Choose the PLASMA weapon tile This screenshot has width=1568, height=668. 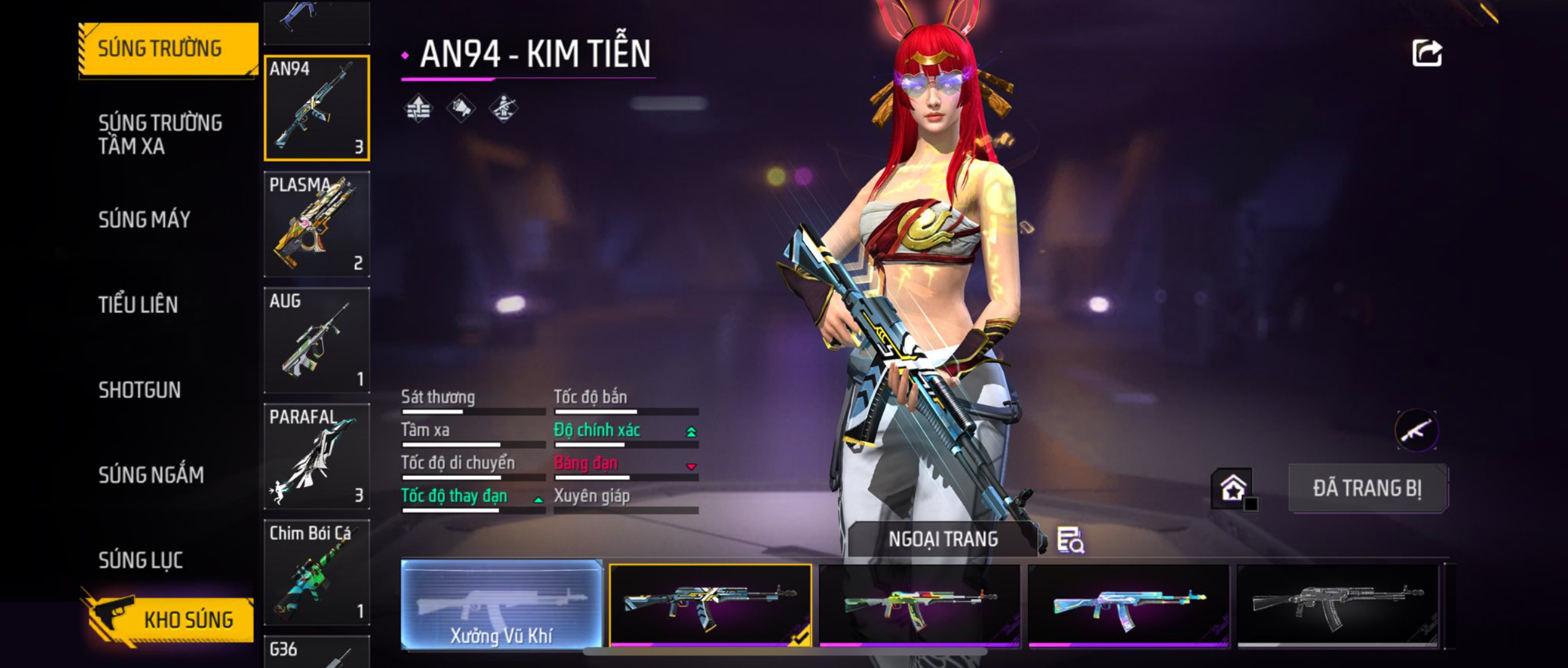316,224
